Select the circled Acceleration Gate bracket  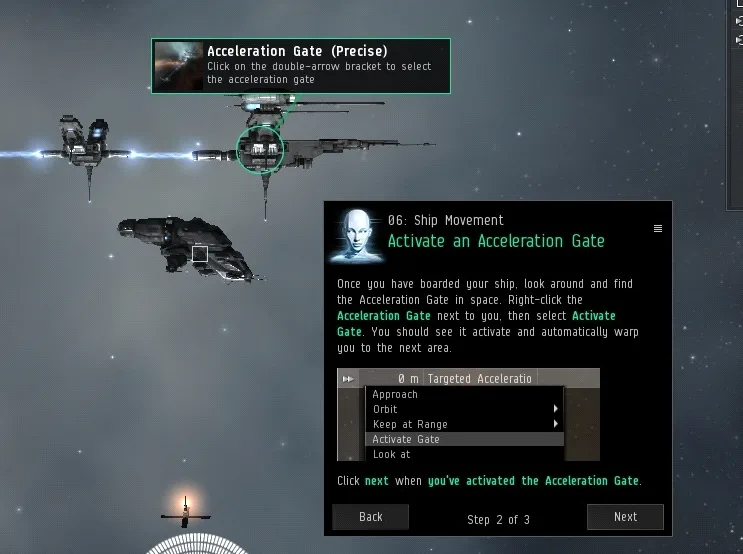click(260, 150)
